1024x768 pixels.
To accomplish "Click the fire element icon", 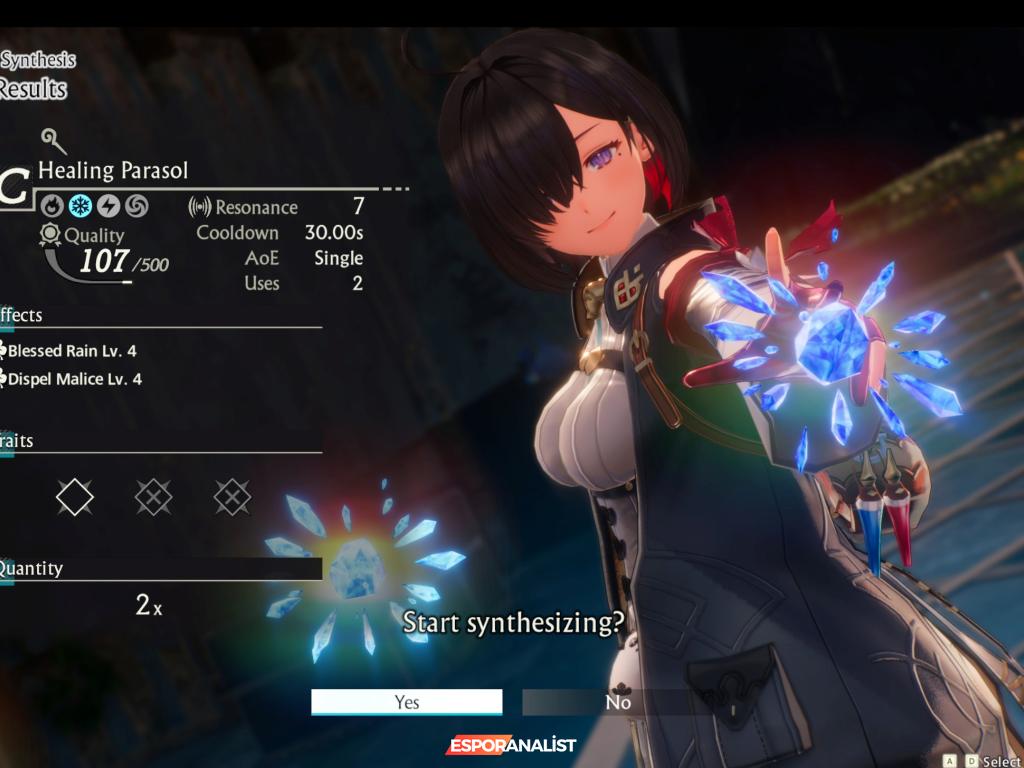I will (x=52, y=207).
